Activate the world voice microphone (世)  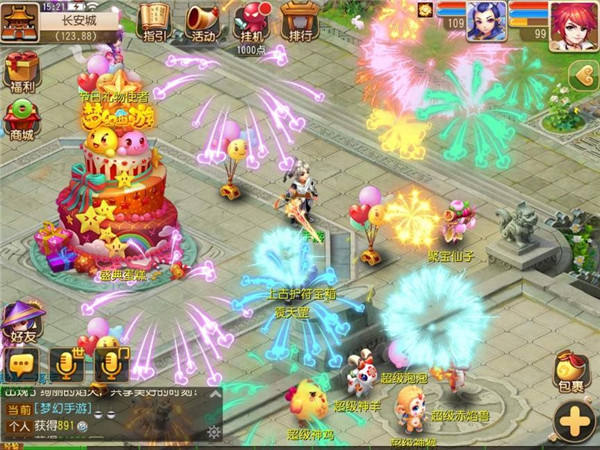click(x=67, y=364)
